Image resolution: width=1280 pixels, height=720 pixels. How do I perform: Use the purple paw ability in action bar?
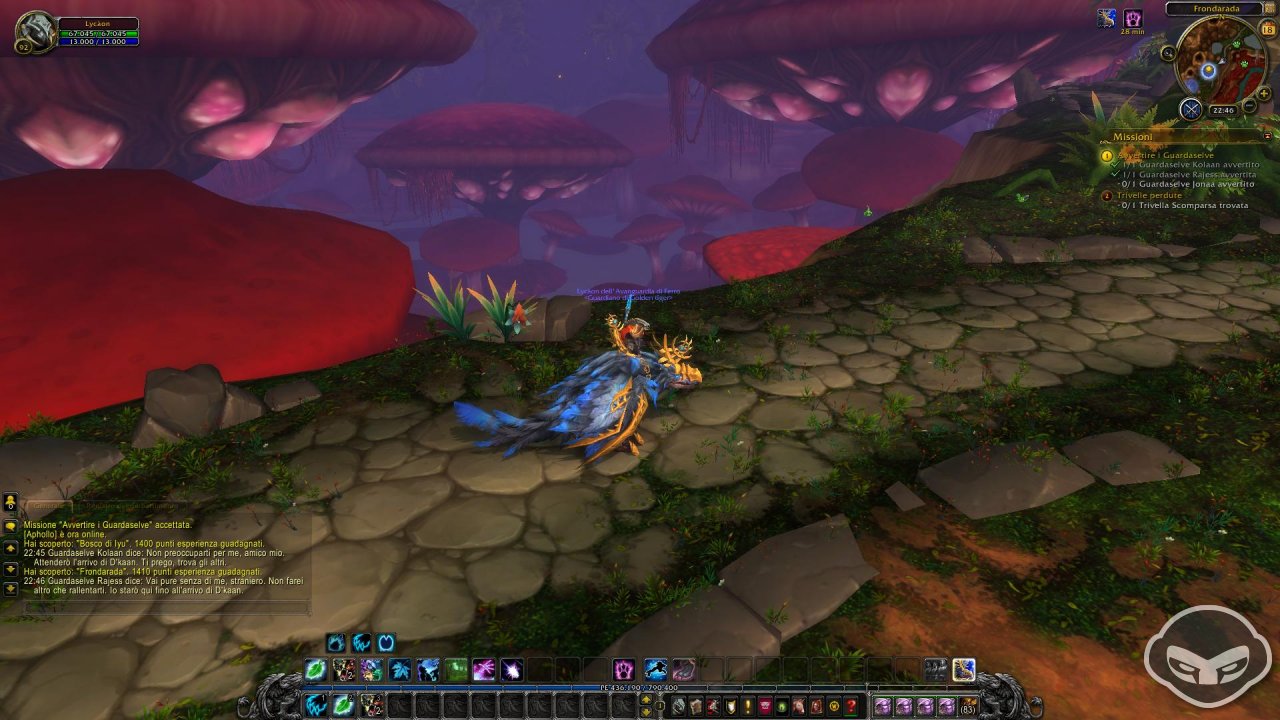click(624, 670)
